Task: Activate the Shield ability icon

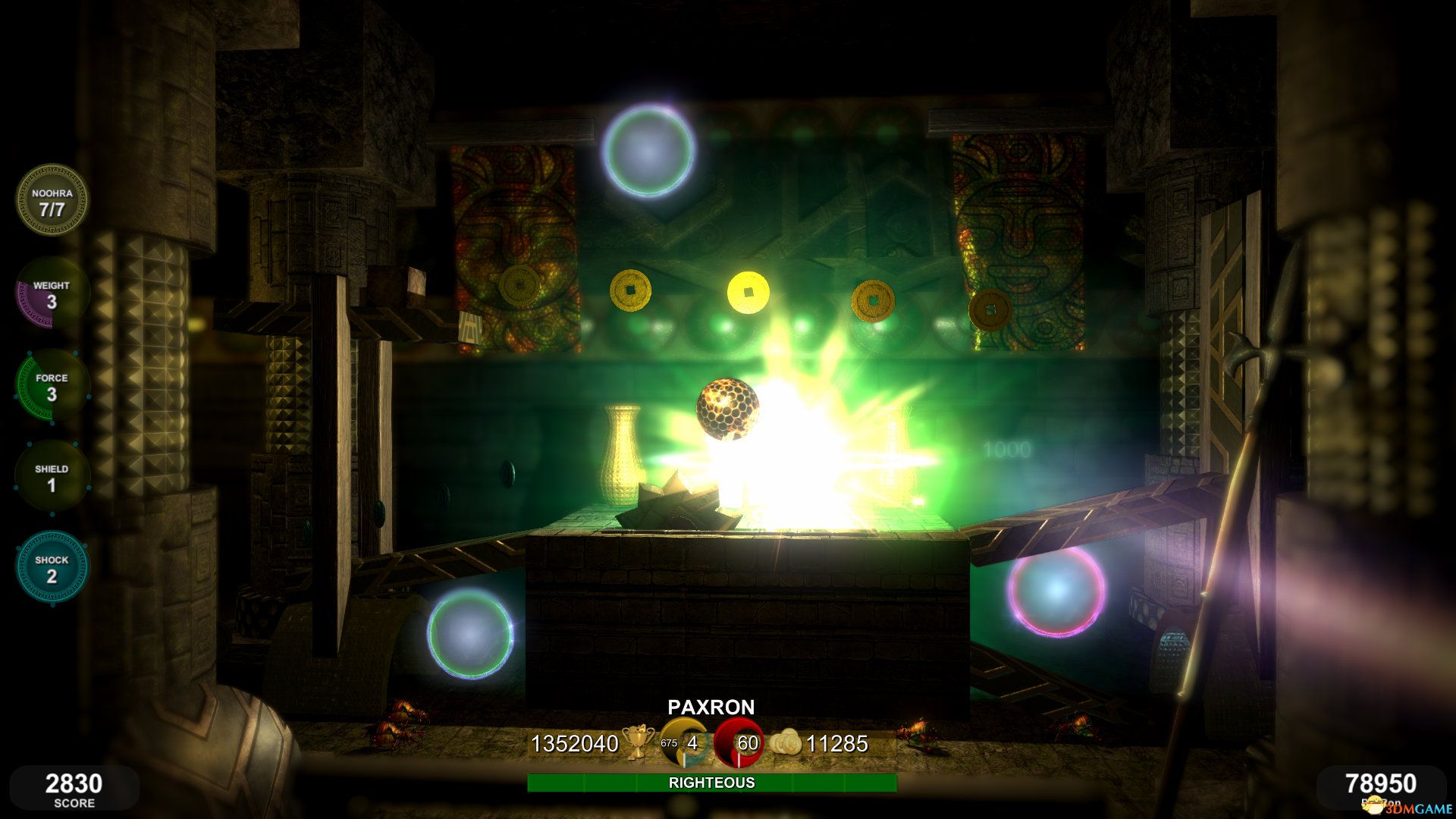Action: coord(52,477)
